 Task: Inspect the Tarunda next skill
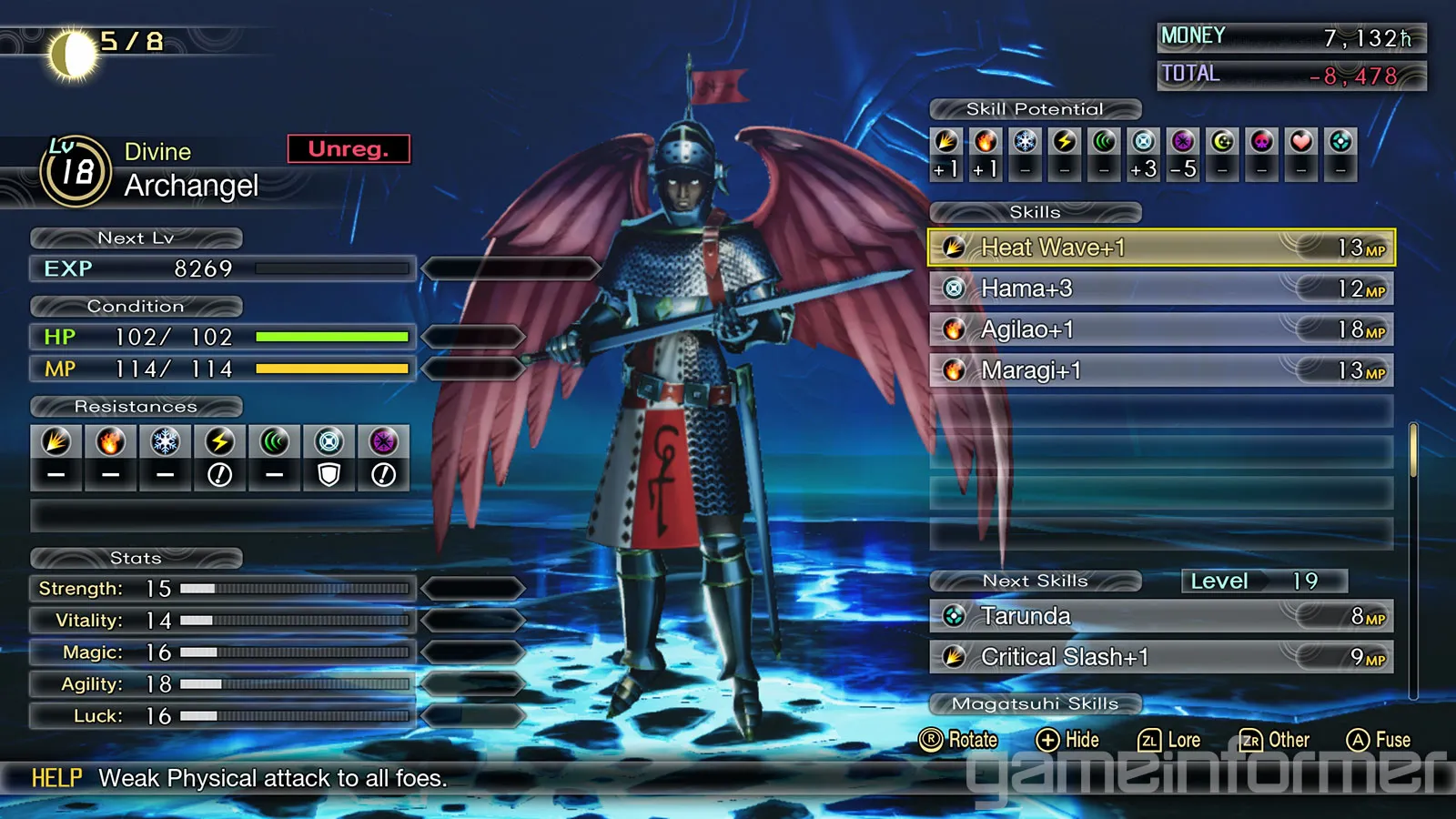point(1160,616)
